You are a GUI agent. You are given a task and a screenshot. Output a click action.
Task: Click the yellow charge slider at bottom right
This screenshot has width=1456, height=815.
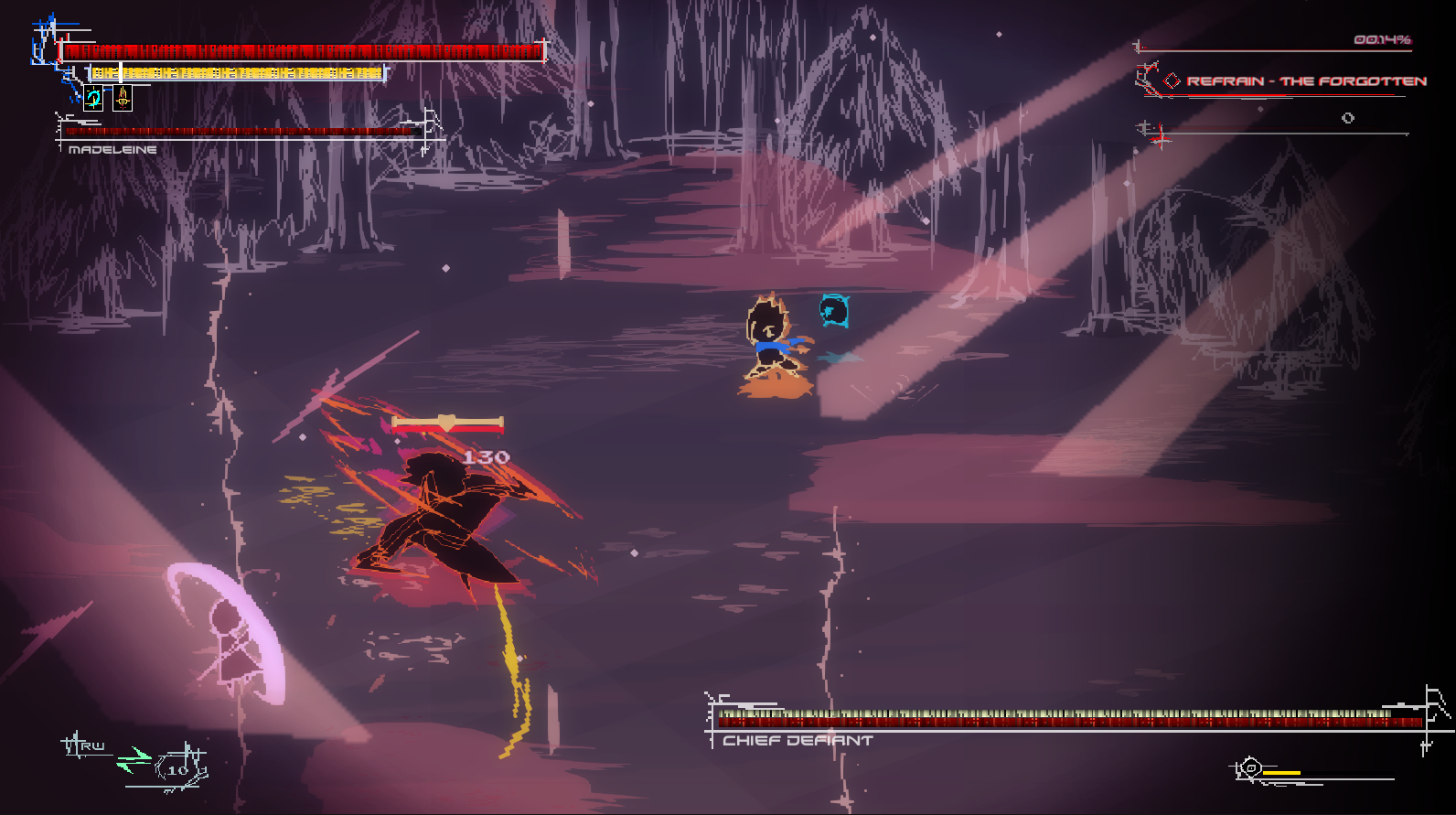coord(1281,773)
